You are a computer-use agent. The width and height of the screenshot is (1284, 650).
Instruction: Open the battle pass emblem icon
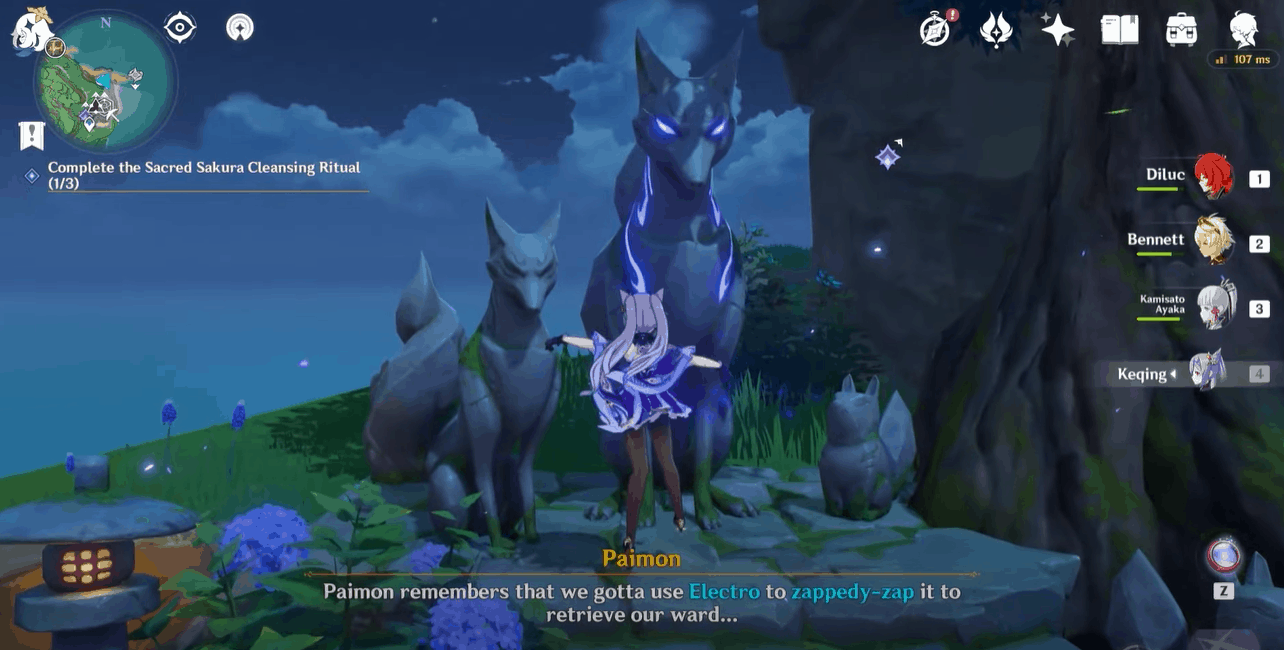[x=996, y=29]
